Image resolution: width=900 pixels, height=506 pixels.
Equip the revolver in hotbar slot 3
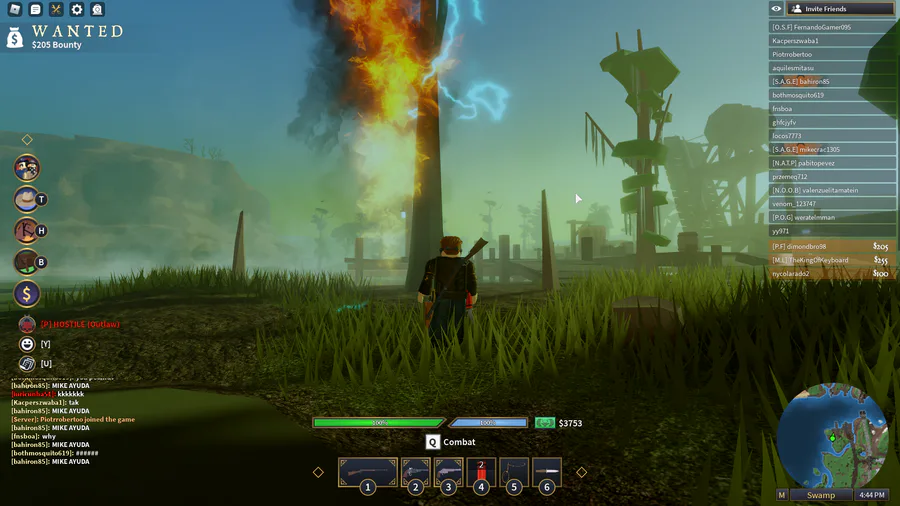click(448, 473)
